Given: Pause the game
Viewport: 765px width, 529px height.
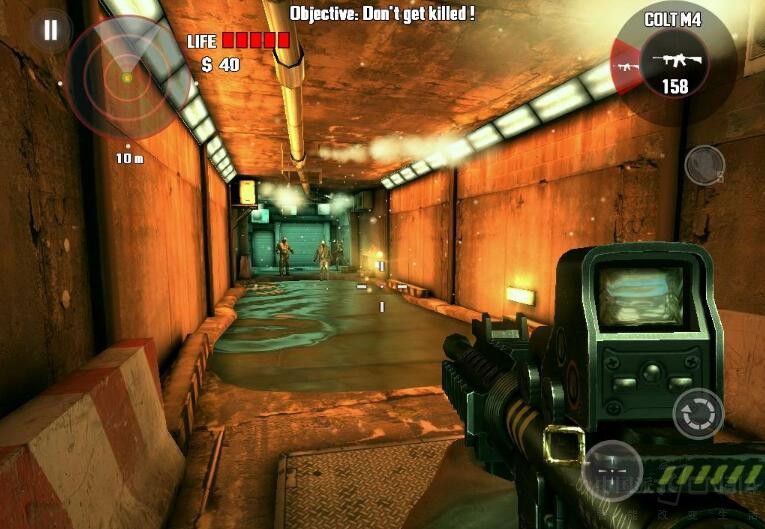Looking at the screenshot, I should 49,29.
